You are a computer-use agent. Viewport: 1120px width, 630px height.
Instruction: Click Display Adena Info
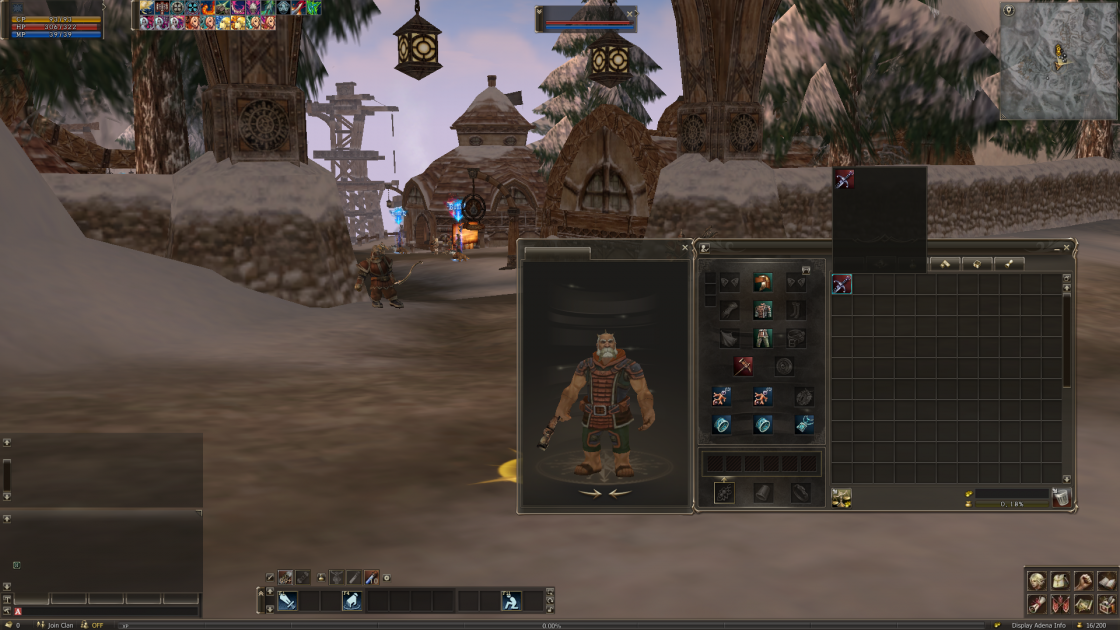click(1038, 625)
